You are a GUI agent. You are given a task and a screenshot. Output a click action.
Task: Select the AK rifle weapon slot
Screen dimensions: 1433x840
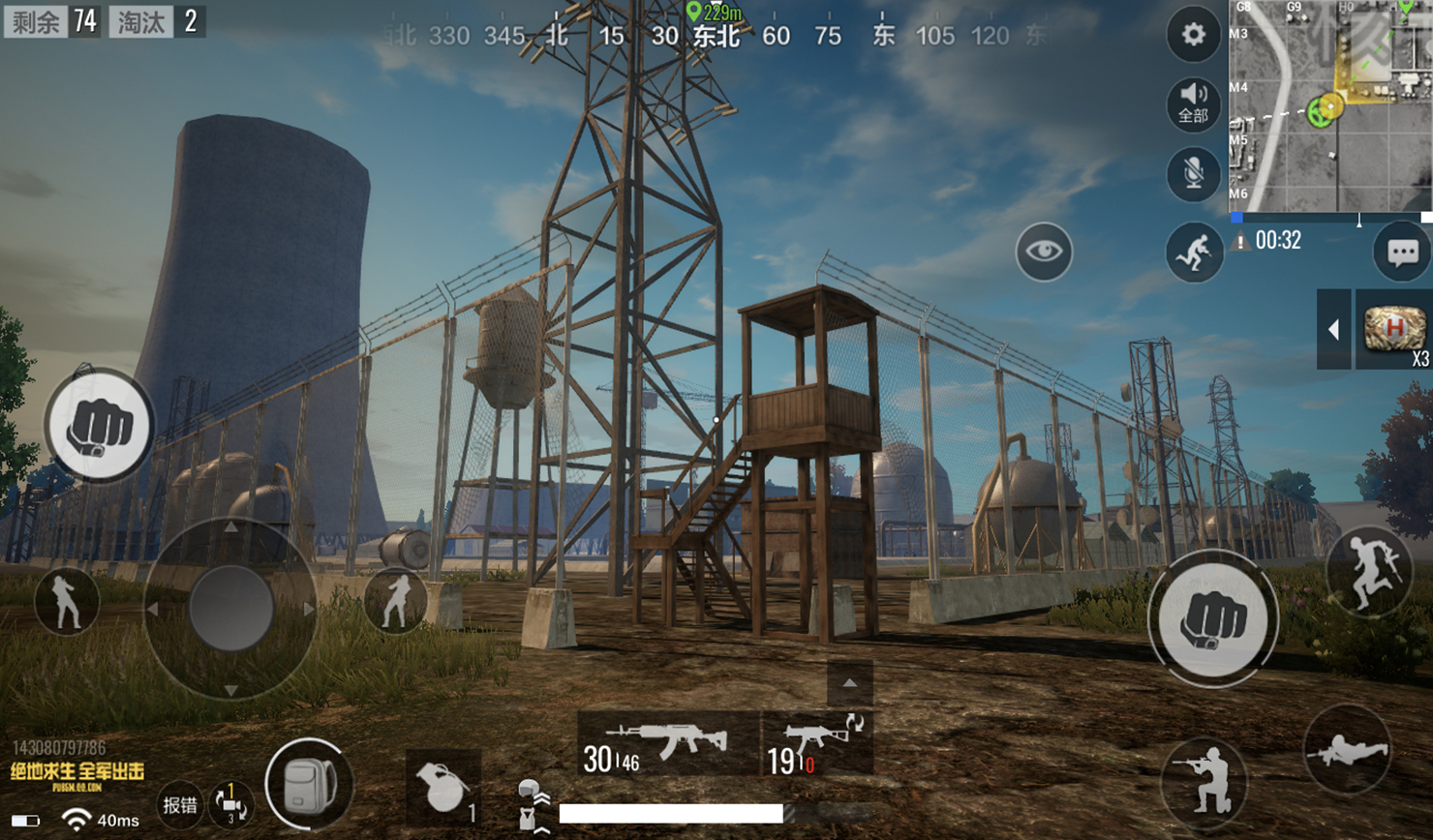click(x=668, y=743)
